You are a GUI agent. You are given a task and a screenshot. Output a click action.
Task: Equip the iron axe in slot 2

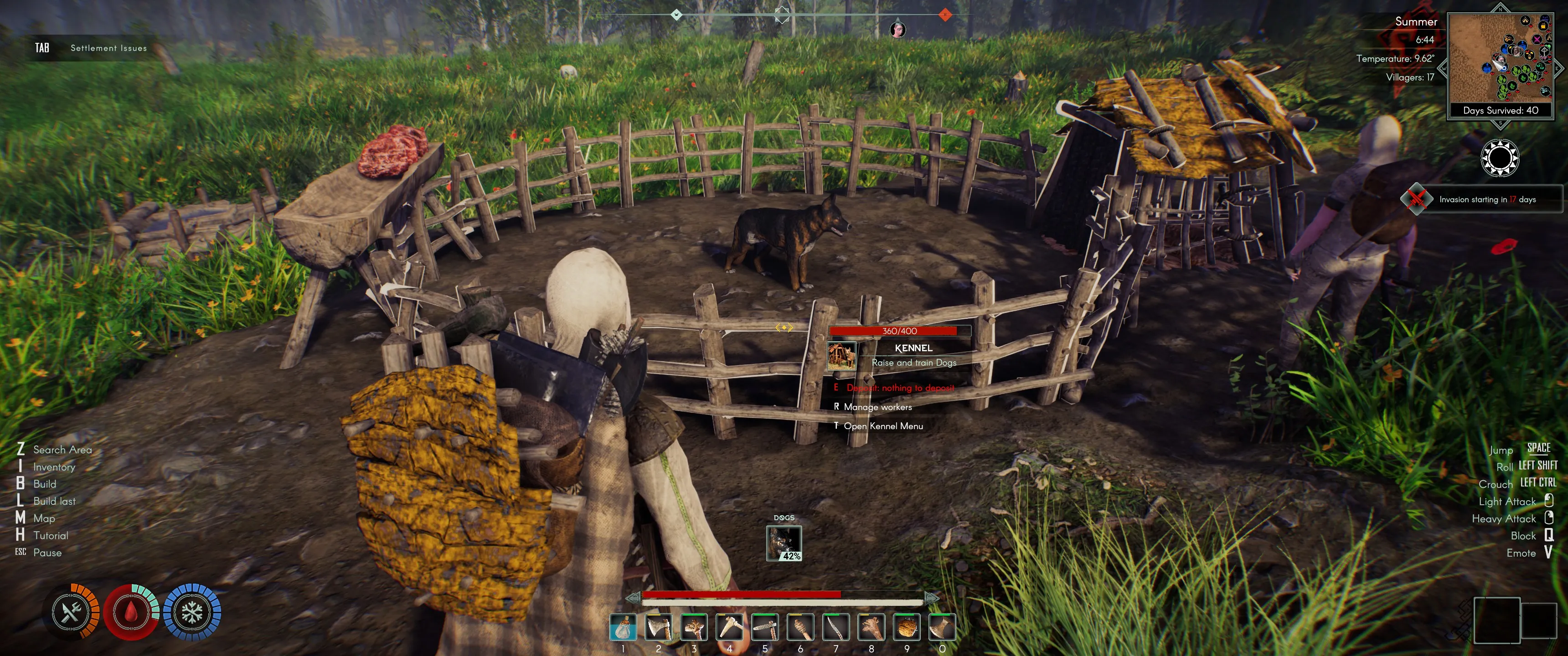pos(659,627)
